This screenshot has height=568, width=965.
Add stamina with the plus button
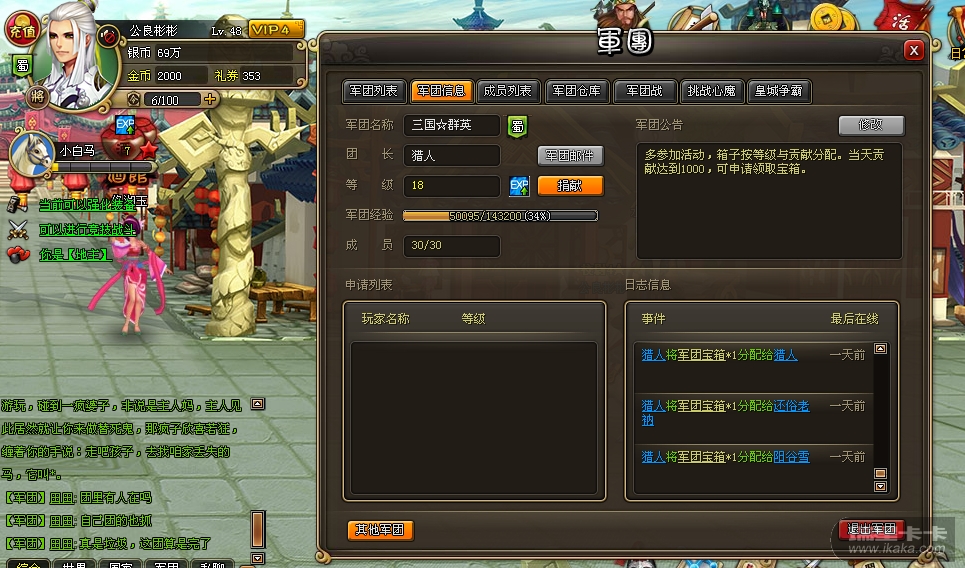tap(210, 99)
